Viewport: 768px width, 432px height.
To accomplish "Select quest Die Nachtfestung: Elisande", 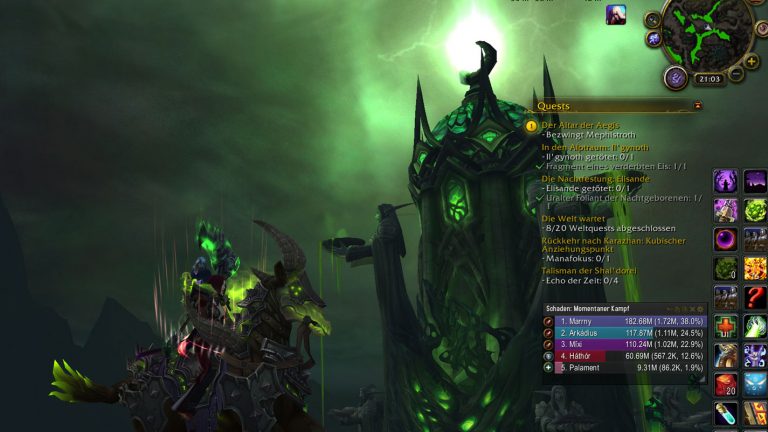I will (x=594, y=178).
